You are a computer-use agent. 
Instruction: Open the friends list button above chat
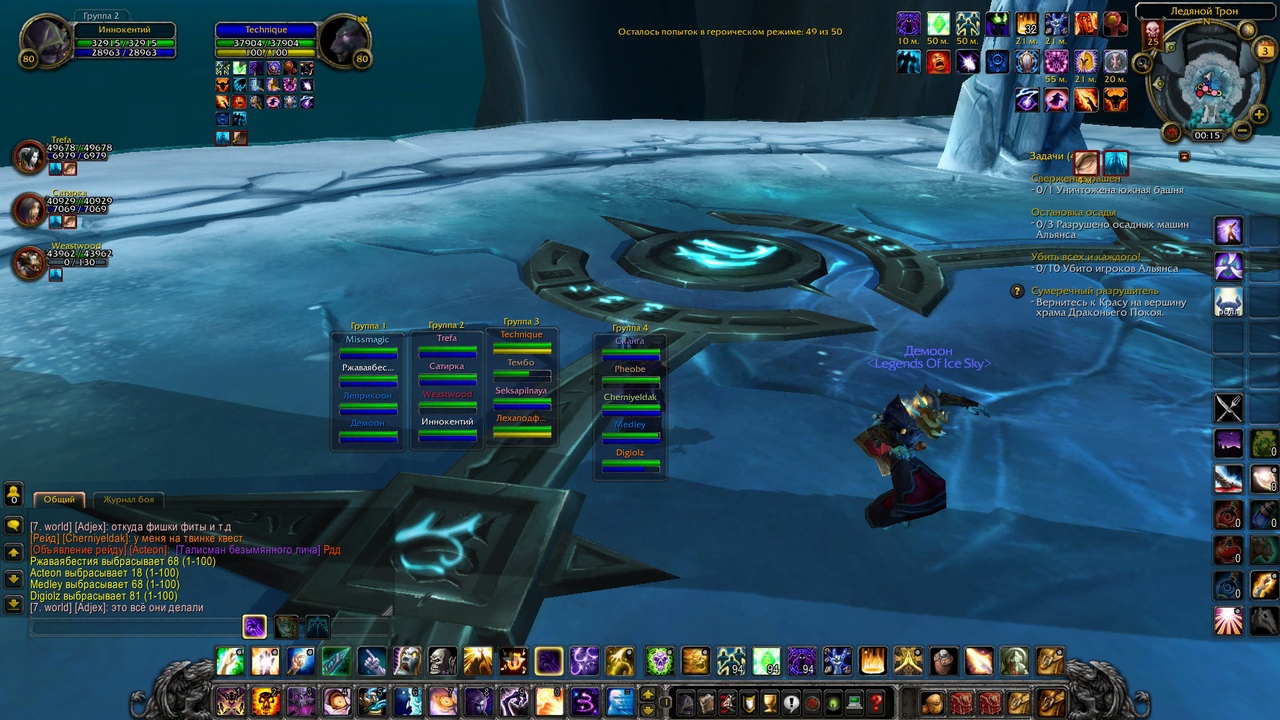[x=14, y=494]
